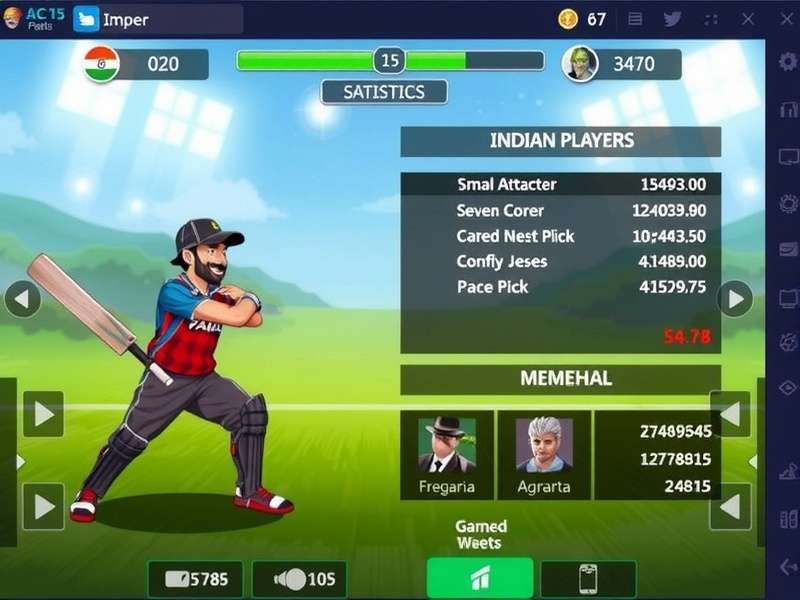Open the sidebar gear settings icon
This screenshot has height=600, width=800.
coord(788,61)
